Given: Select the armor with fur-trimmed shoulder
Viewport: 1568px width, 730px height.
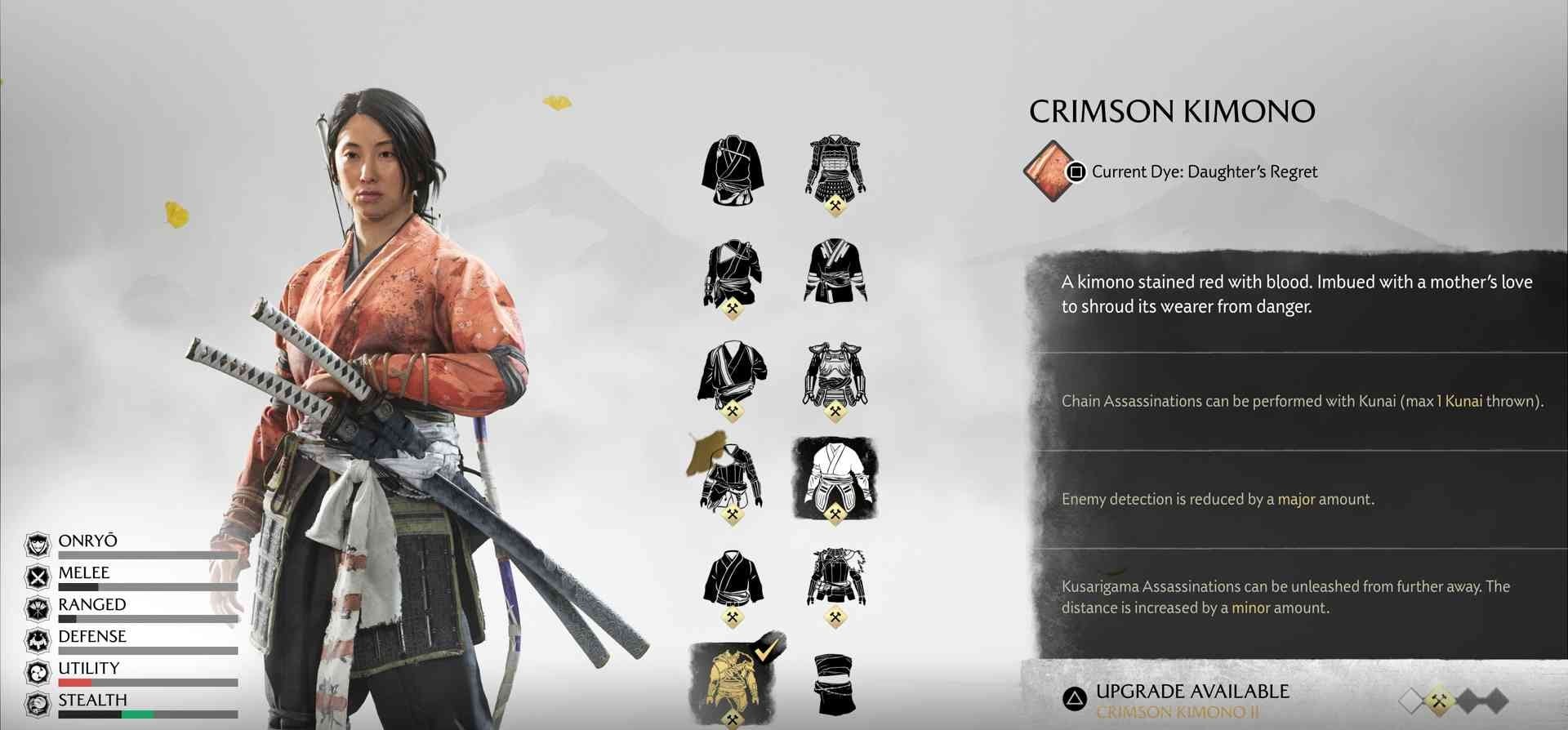Looking at the screenshot, I should tap(835, 578).
